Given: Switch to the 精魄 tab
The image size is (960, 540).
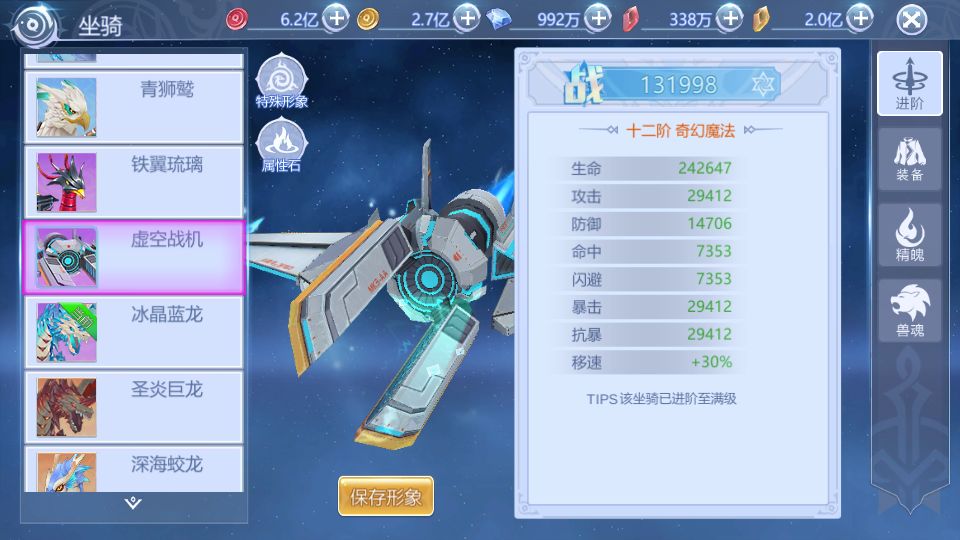Looking at the screenshot, I should pos(909,235).
